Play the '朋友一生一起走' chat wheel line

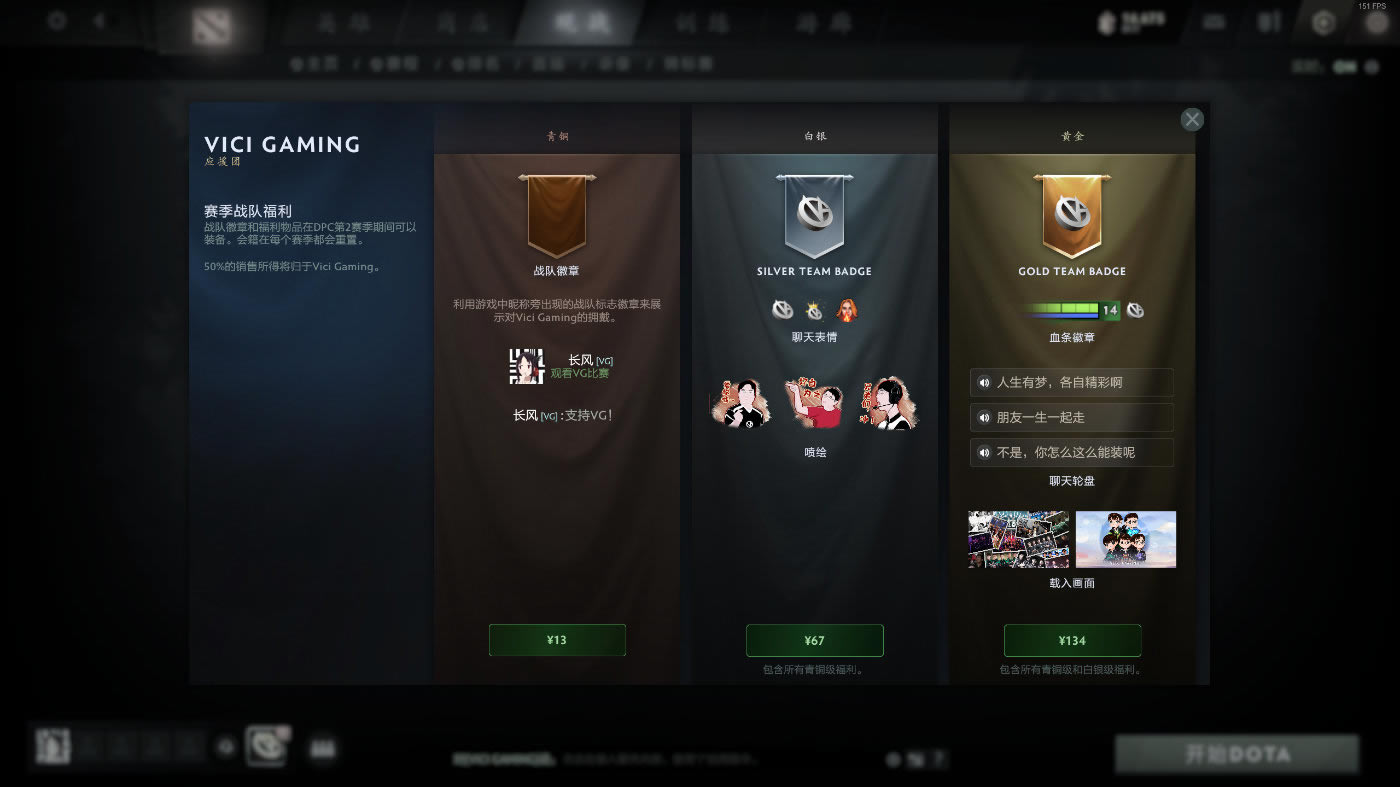[1072, 417]
